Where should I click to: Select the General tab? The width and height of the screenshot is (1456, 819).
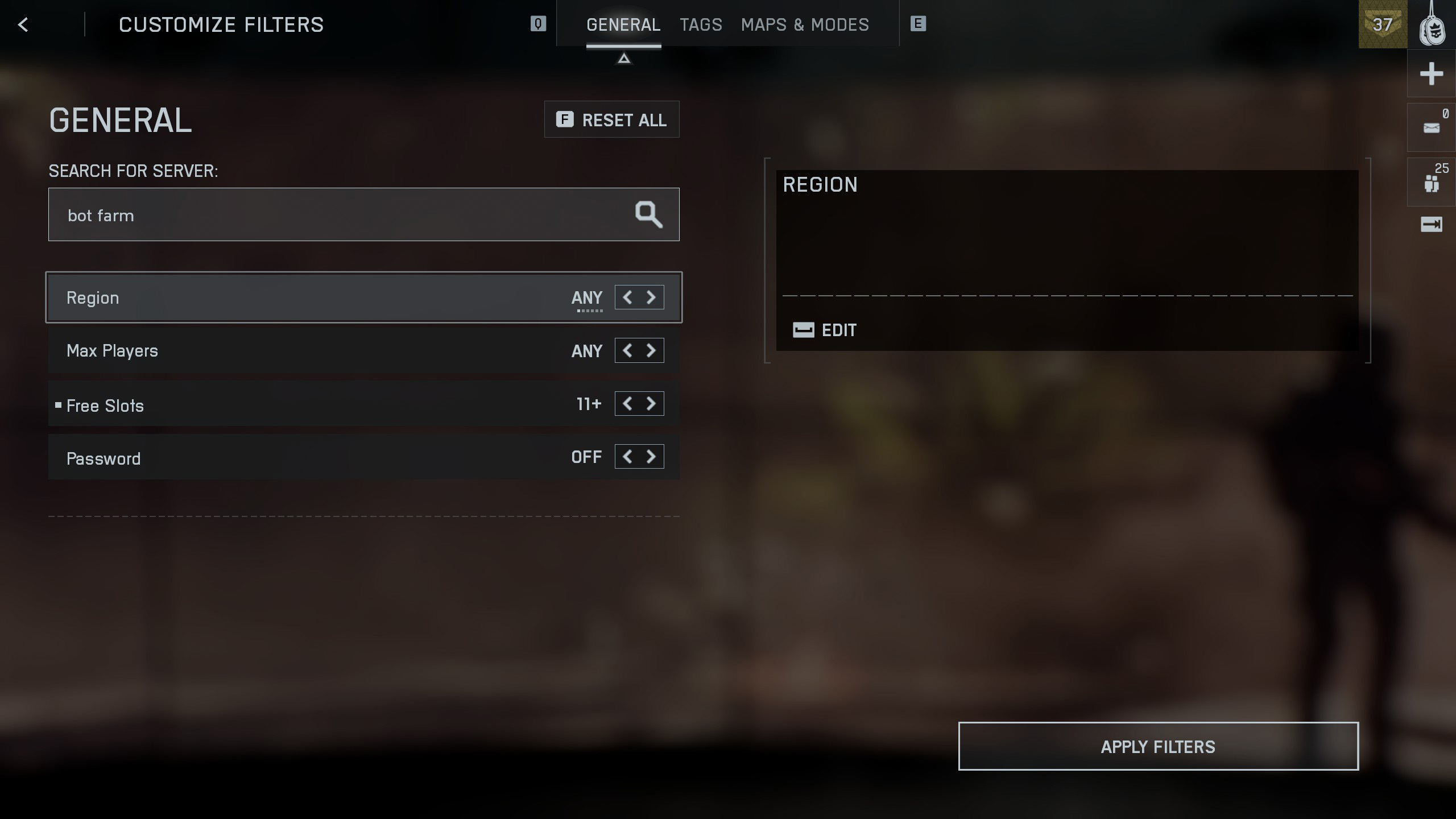click(623, 24)
